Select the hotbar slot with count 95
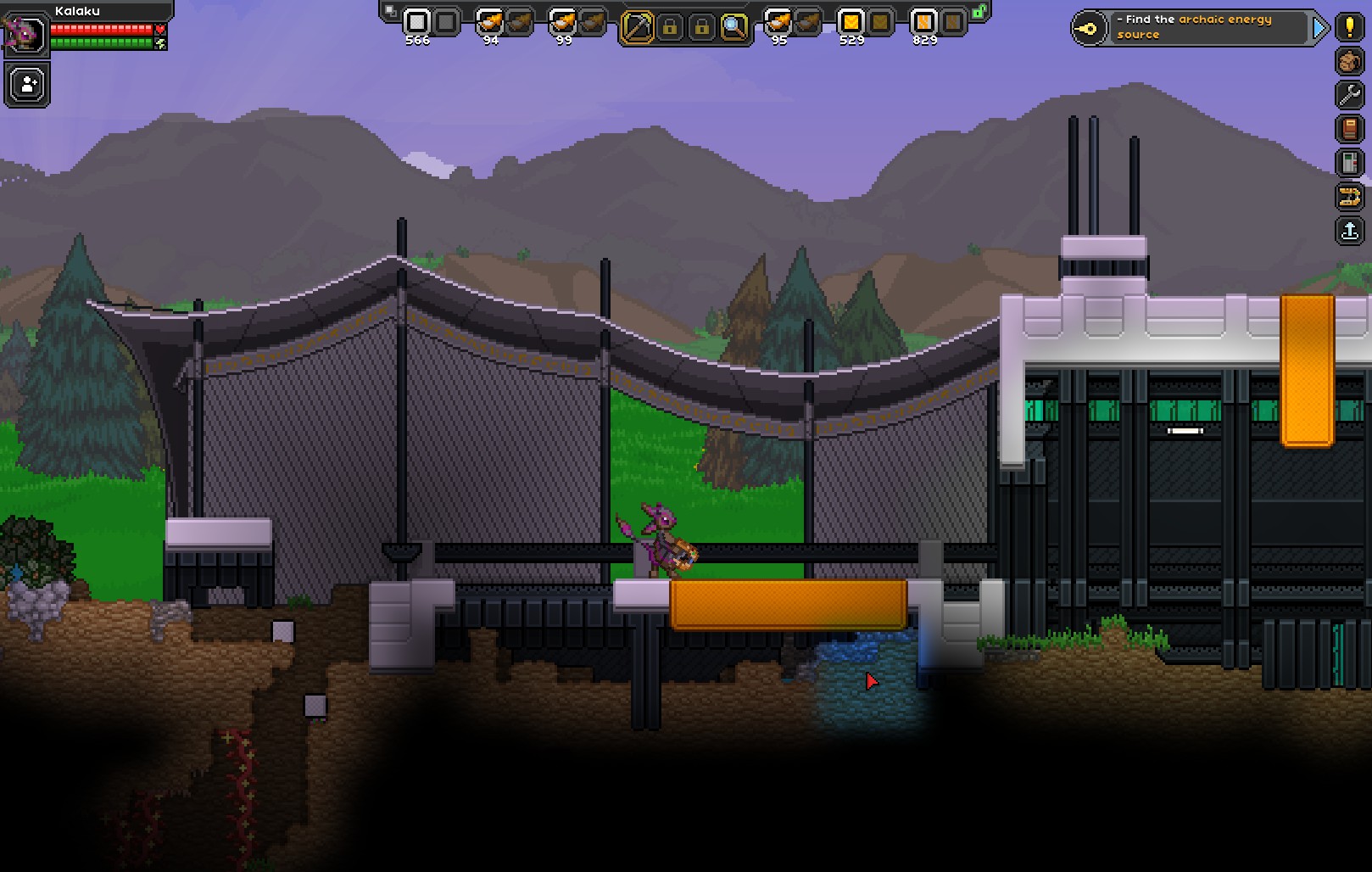The width and height of the screenshot is (1372, 872). point(778,22)
